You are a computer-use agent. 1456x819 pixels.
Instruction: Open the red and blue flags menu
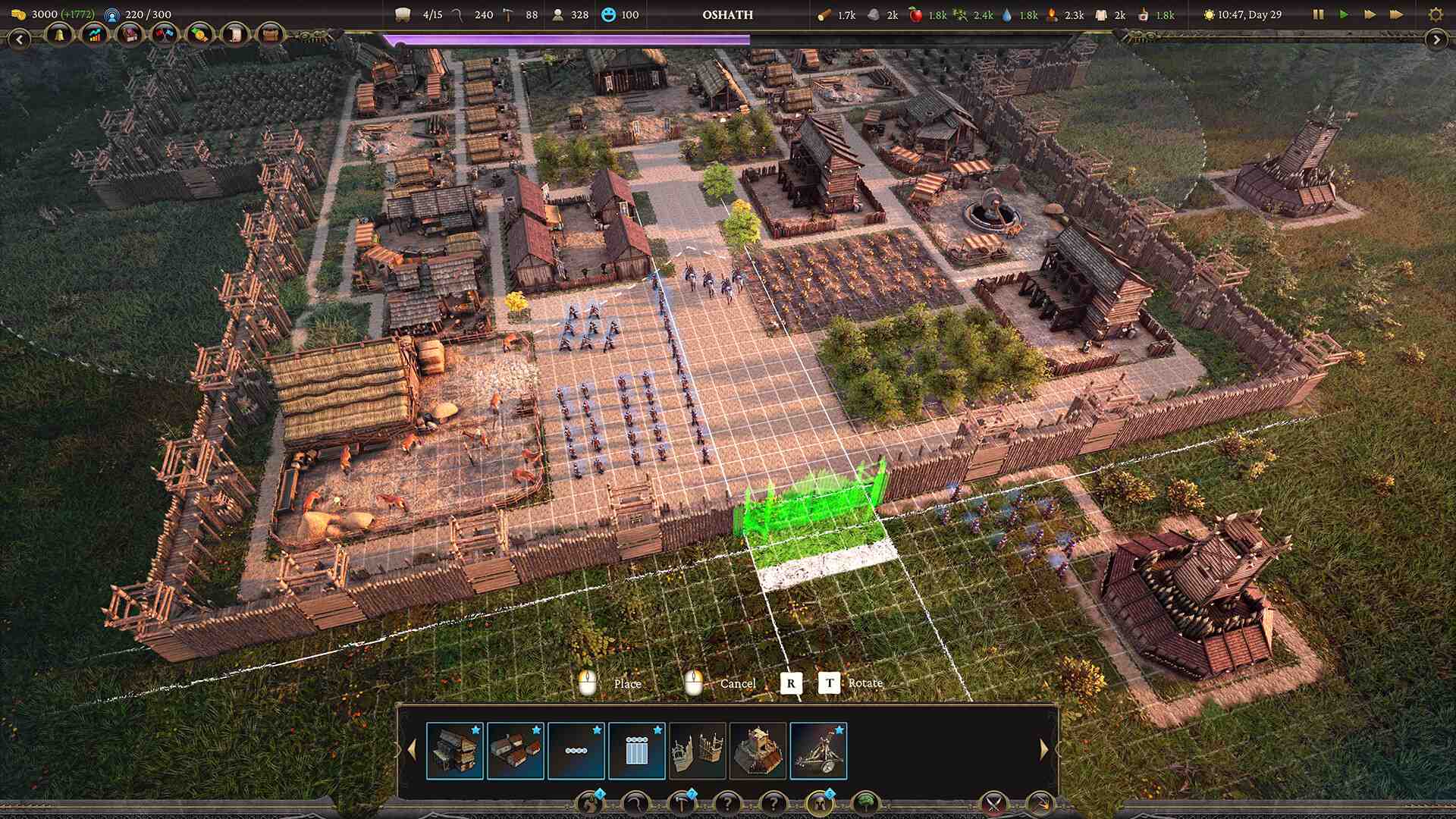pos(164,35)
